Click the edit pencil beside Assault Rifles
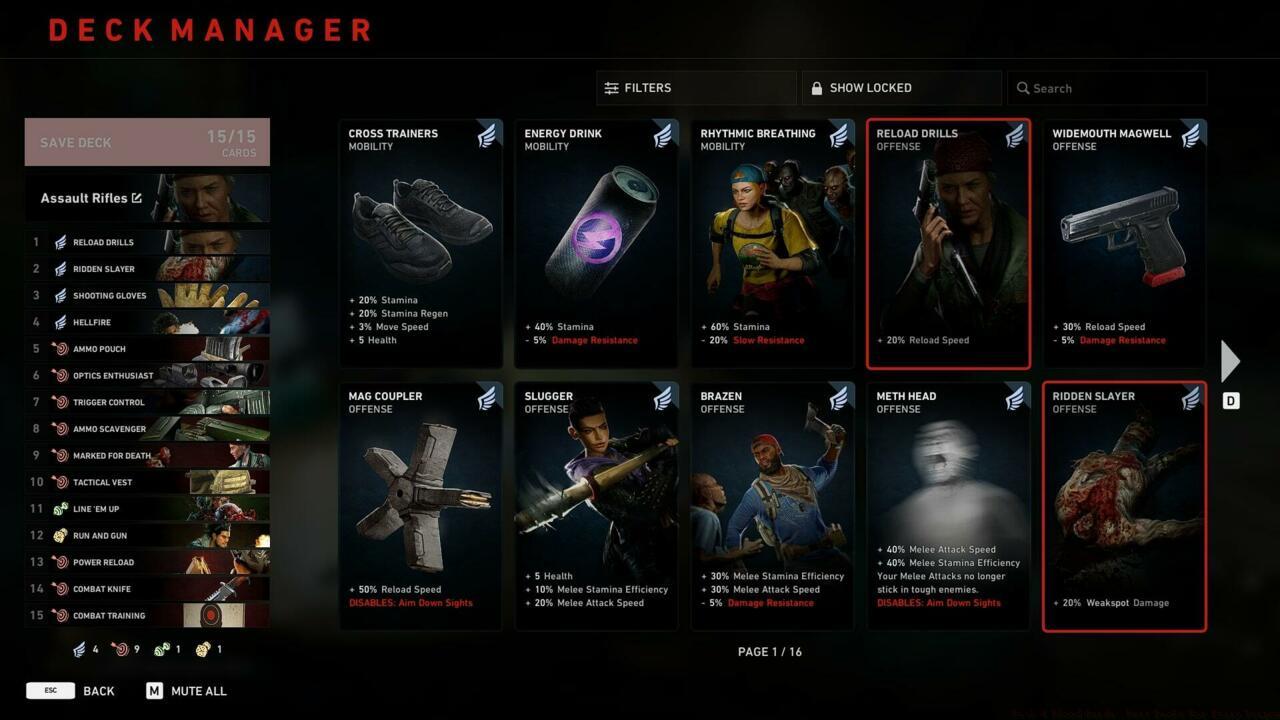The image size is (1280, 720). (137, 197)
